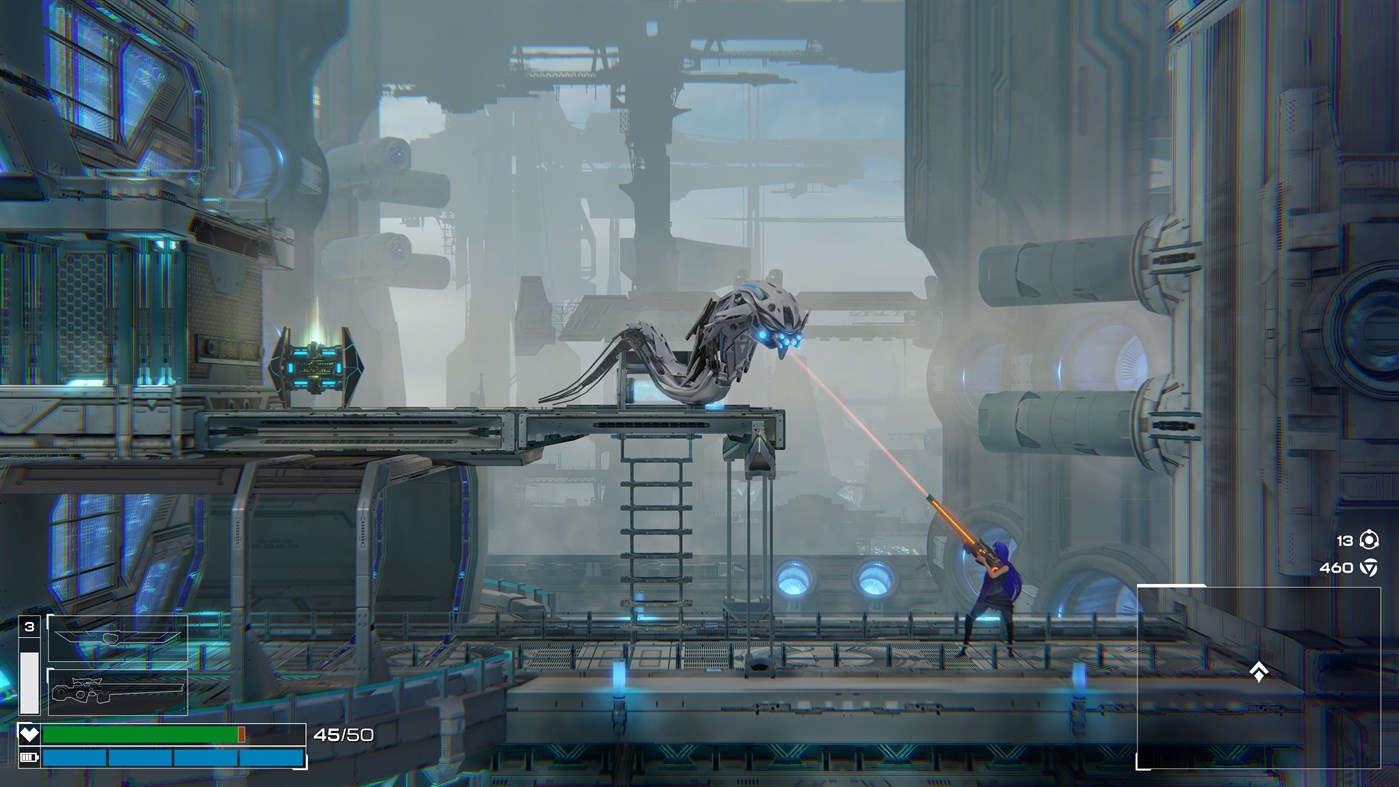Viewport: 1399px width, 787px height.
Task: Click the purple-haired sniper character
Action: pyautogui.click(x=997, y=593)
